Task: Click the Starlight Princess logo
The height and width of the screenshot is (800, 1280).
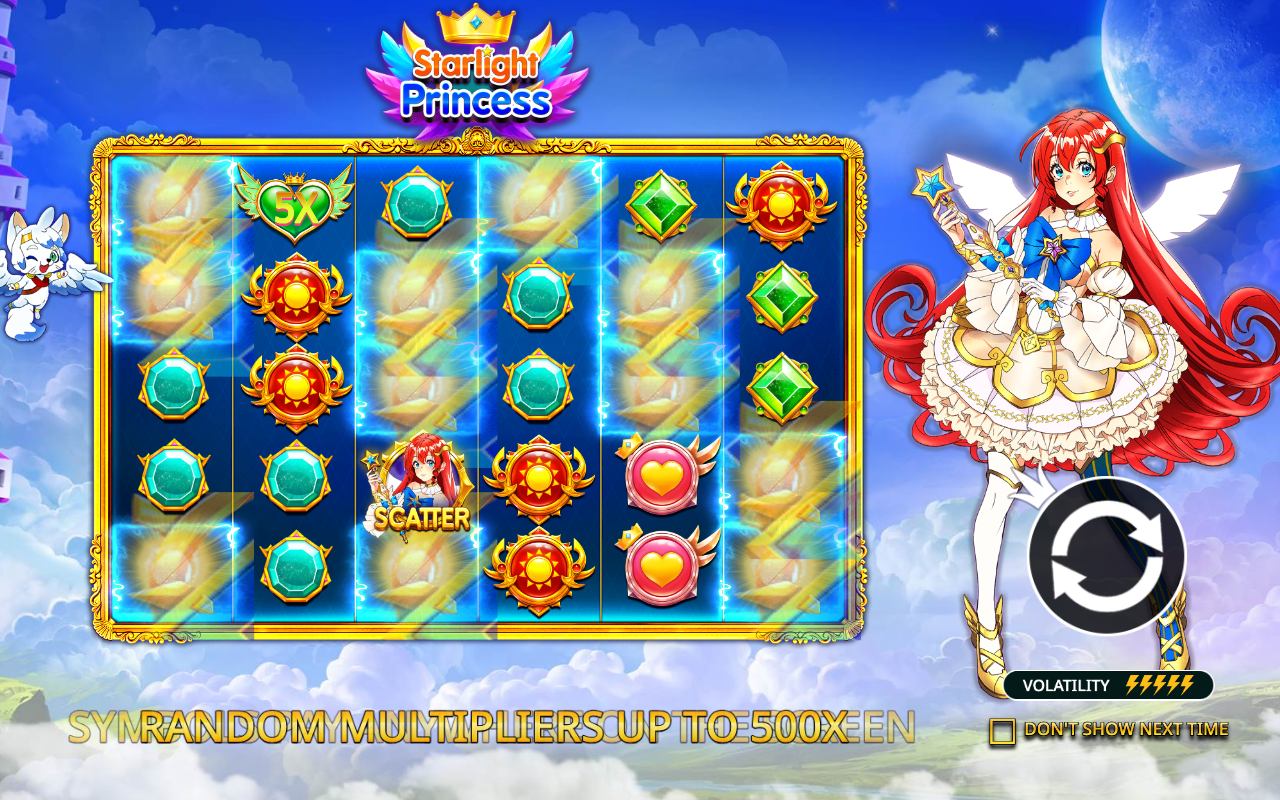Action: point(477,80)
